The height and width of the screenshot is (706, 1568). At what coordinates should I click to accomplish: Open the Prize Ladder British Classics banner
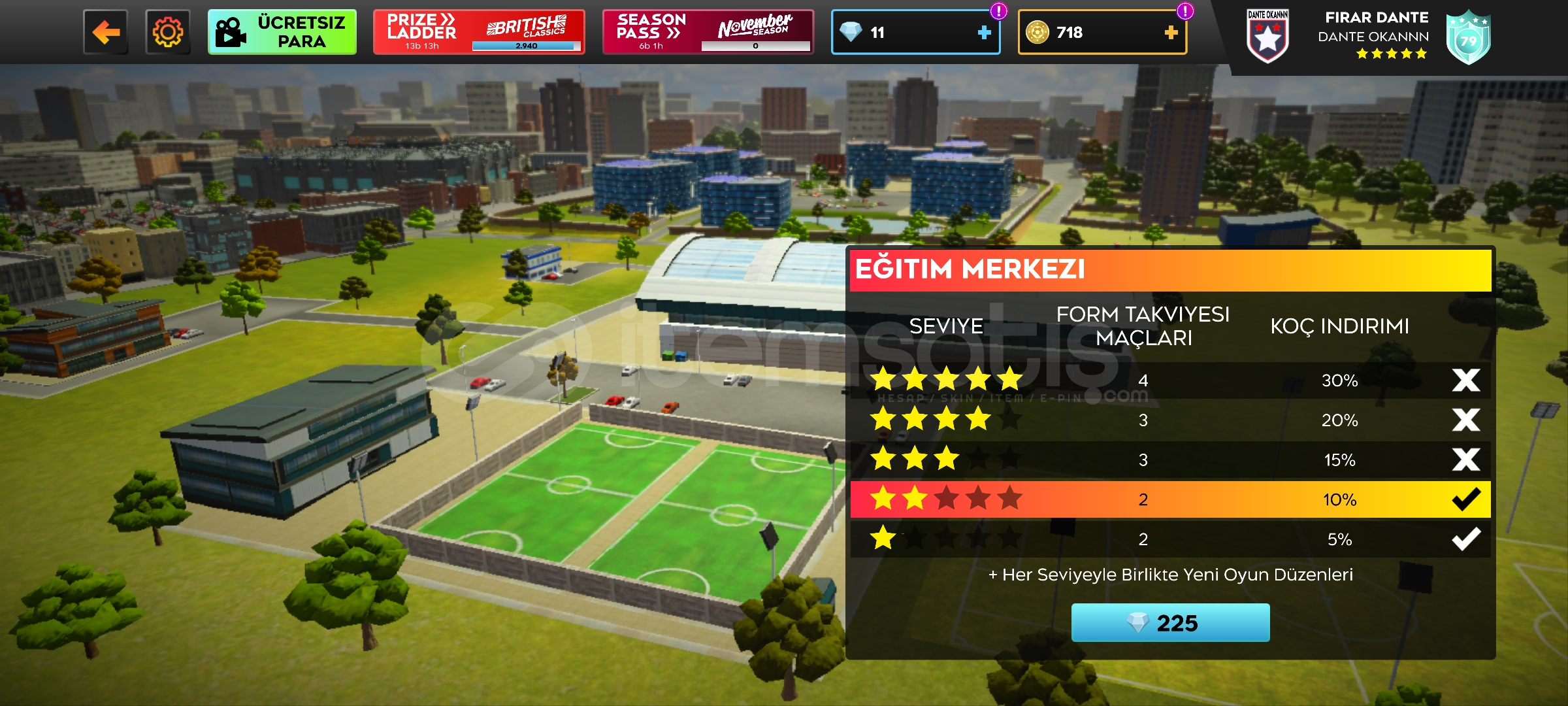click(x=479, y=32)
